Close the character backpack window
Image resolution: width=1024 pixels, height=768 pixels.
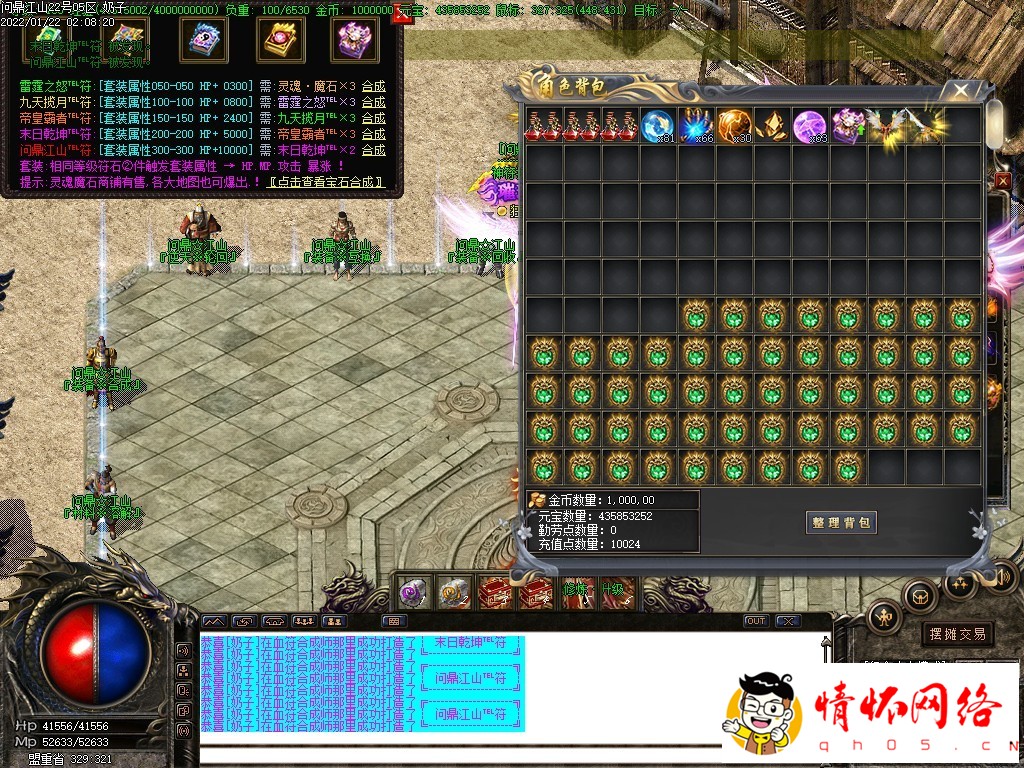point(961,91)
